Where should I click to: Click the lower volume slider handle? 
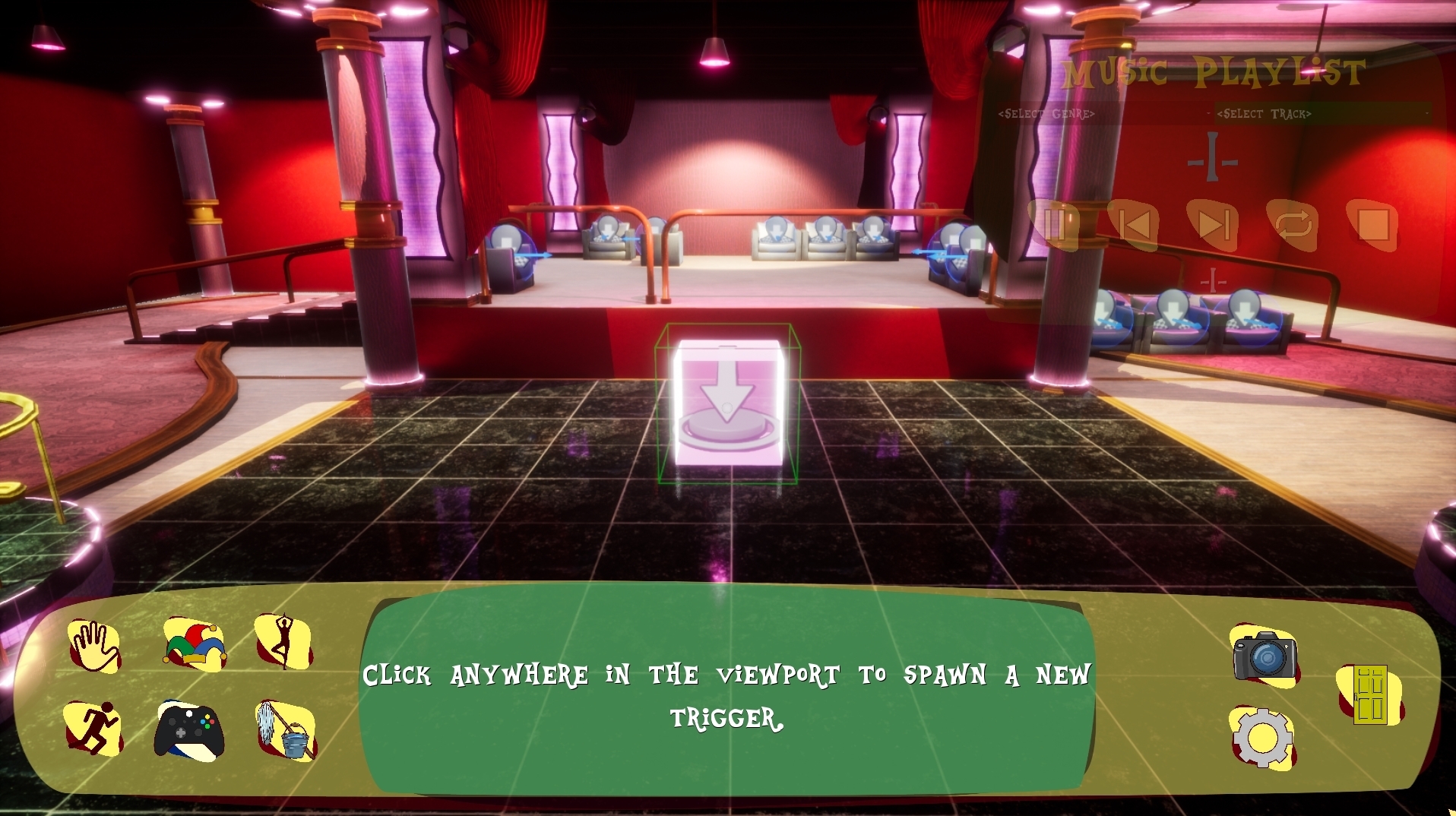(x=1214, y=279)
